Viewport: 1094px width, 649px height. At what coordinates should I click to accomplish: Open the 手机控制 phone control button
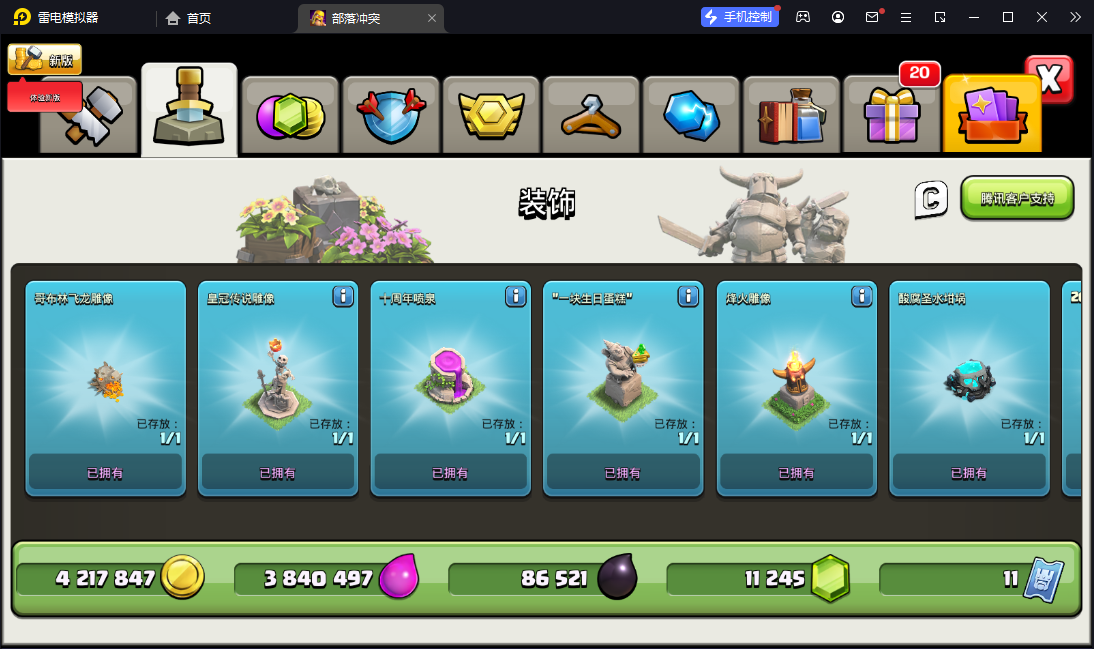click(740, 17)
